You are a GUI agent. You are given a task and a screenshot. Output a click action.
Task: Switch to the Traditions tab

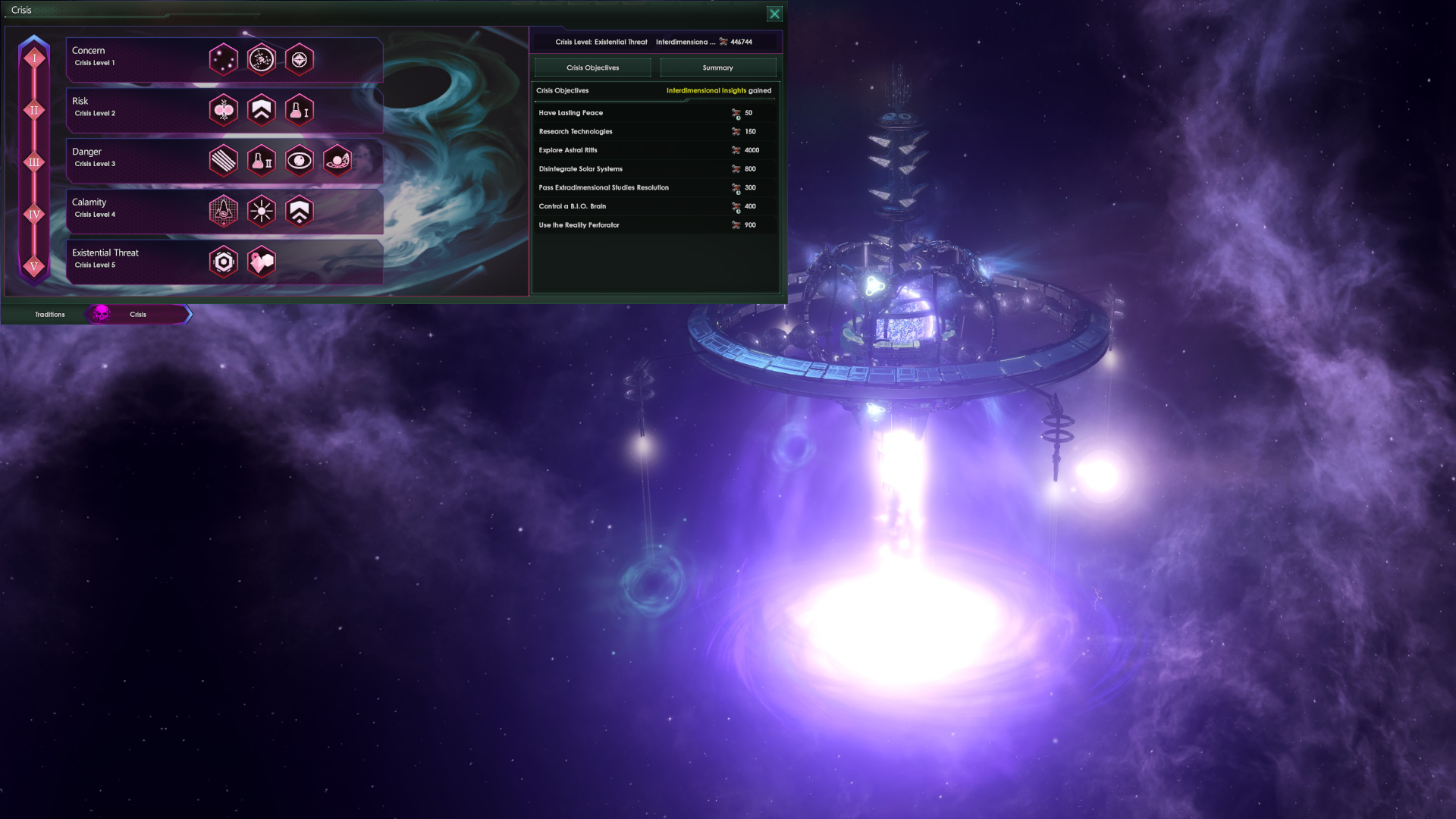pos(50,314)
